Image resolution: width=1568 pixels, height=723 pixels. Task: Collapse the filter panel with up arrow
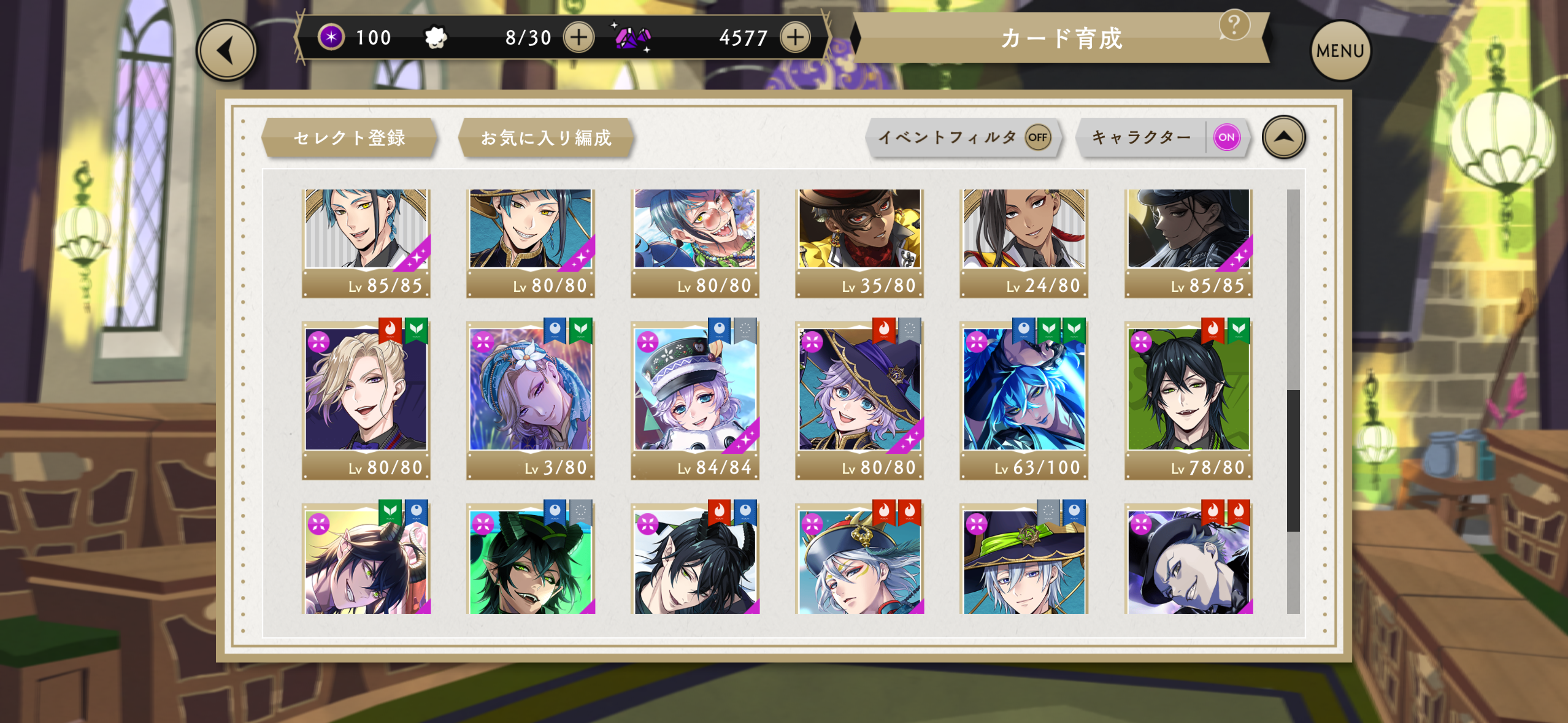point(1283,137)
